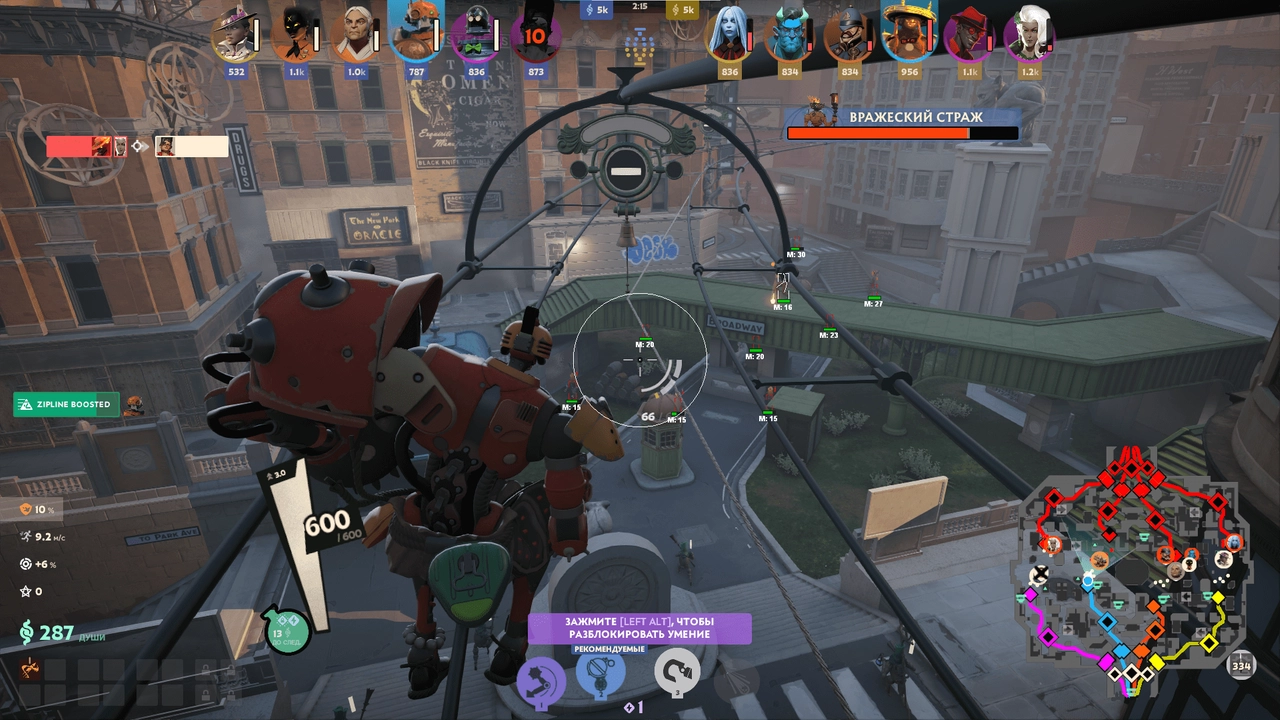
Task: Click the green next-ability-point souls bubble
Action: click(x=287, y=630)
